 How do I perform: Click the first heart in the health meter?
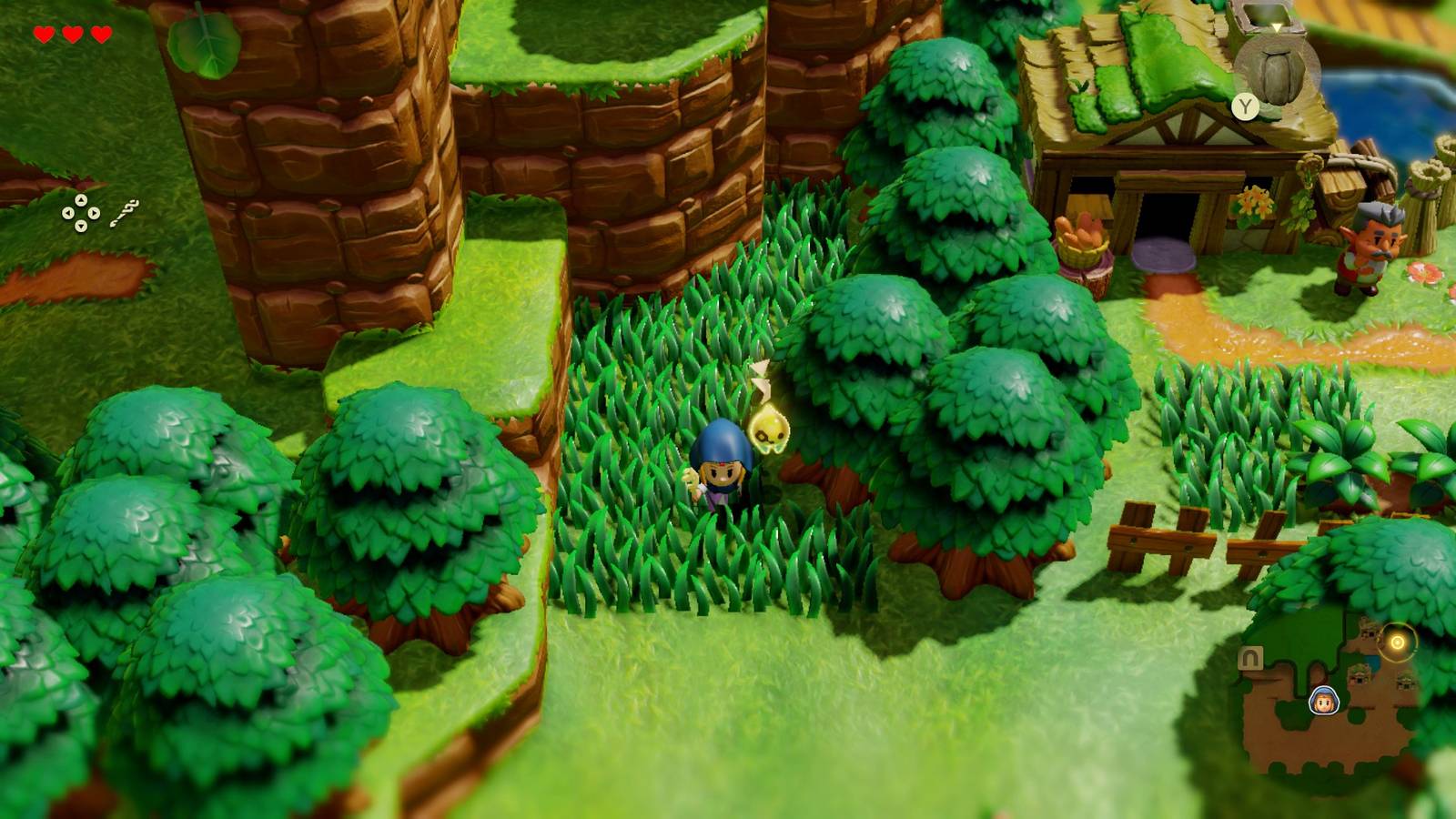click(x=43, y=35)
